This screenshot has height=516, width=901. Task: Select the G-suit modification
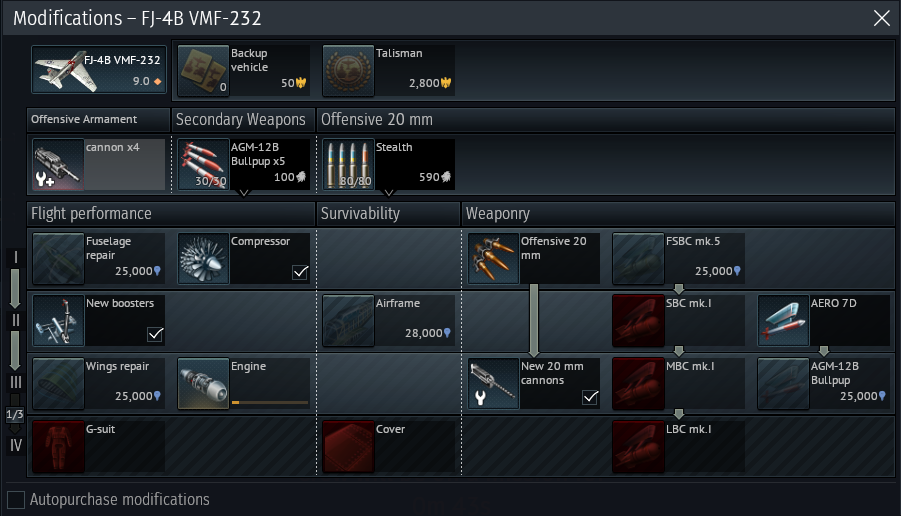pyautogui.click(x=98, y=444)
